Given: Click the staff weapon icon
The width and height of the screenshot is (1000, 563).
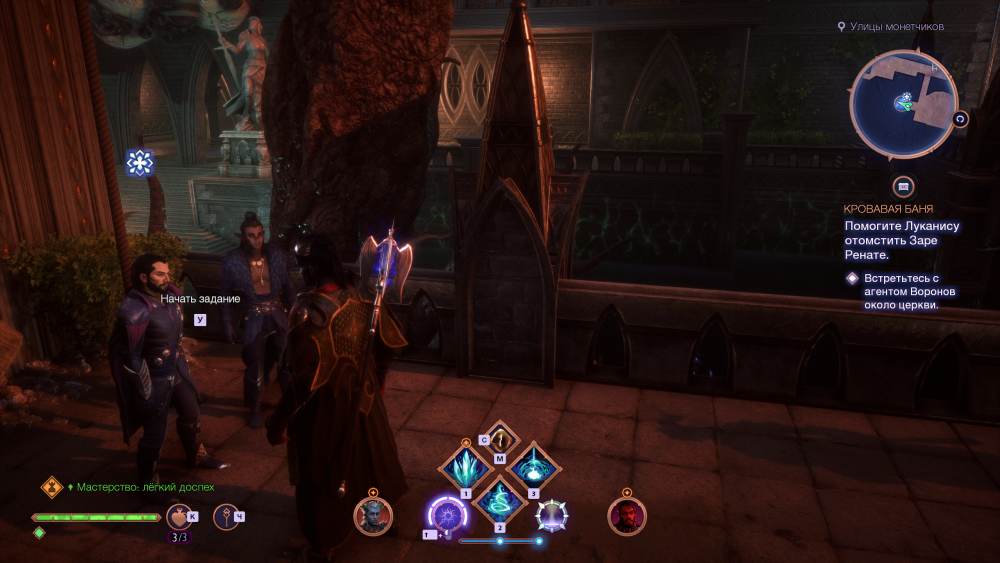Looking at the screenshot, I should [227, 517].
